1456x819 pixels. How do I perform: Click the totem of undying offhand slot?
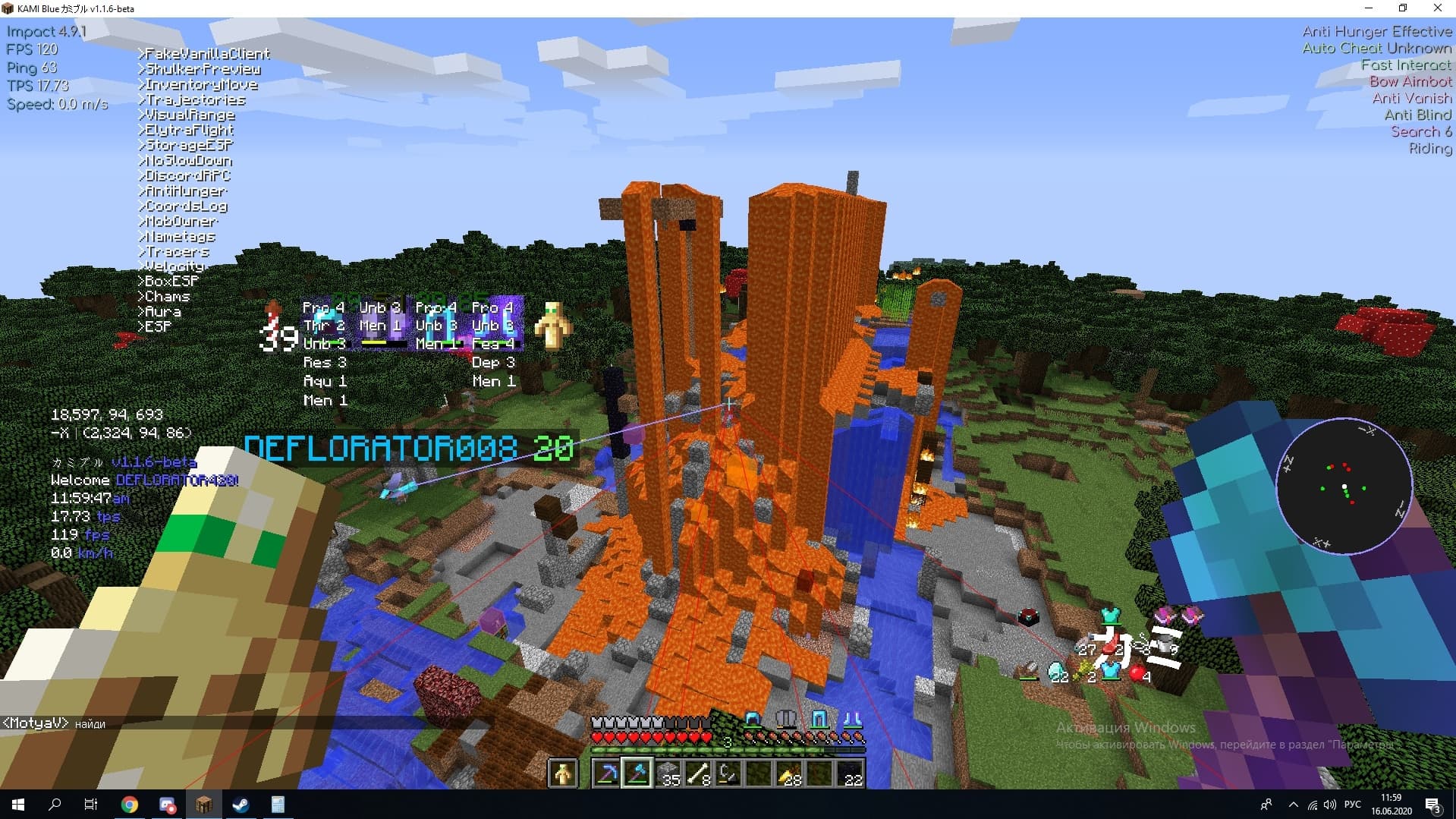(563, 773)
